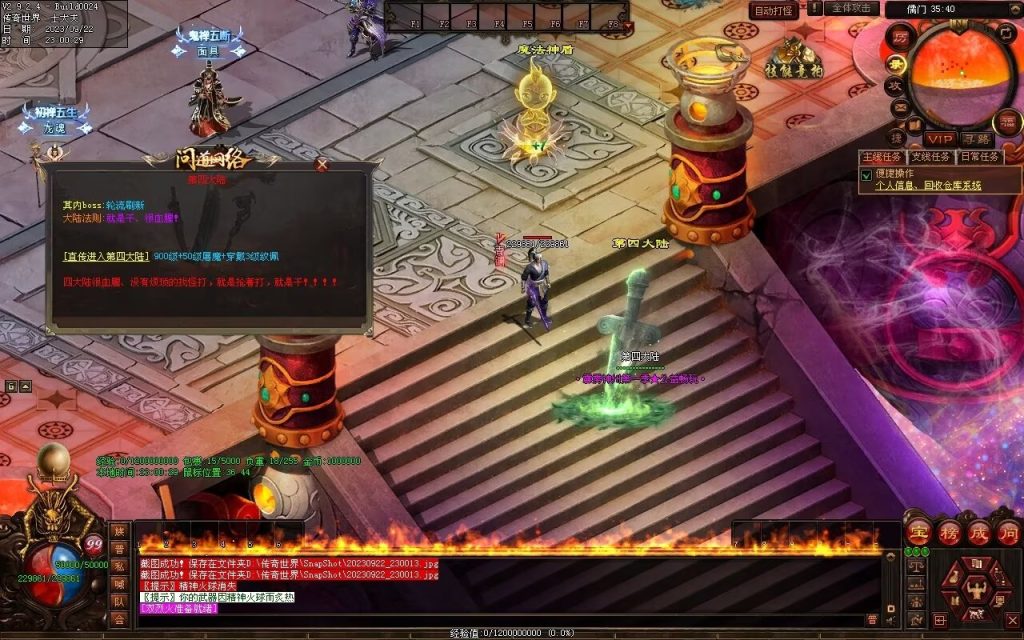Select the 私 private chat channel tab
This screenshot has width=1024, height=640.
[x=119, y=564]
